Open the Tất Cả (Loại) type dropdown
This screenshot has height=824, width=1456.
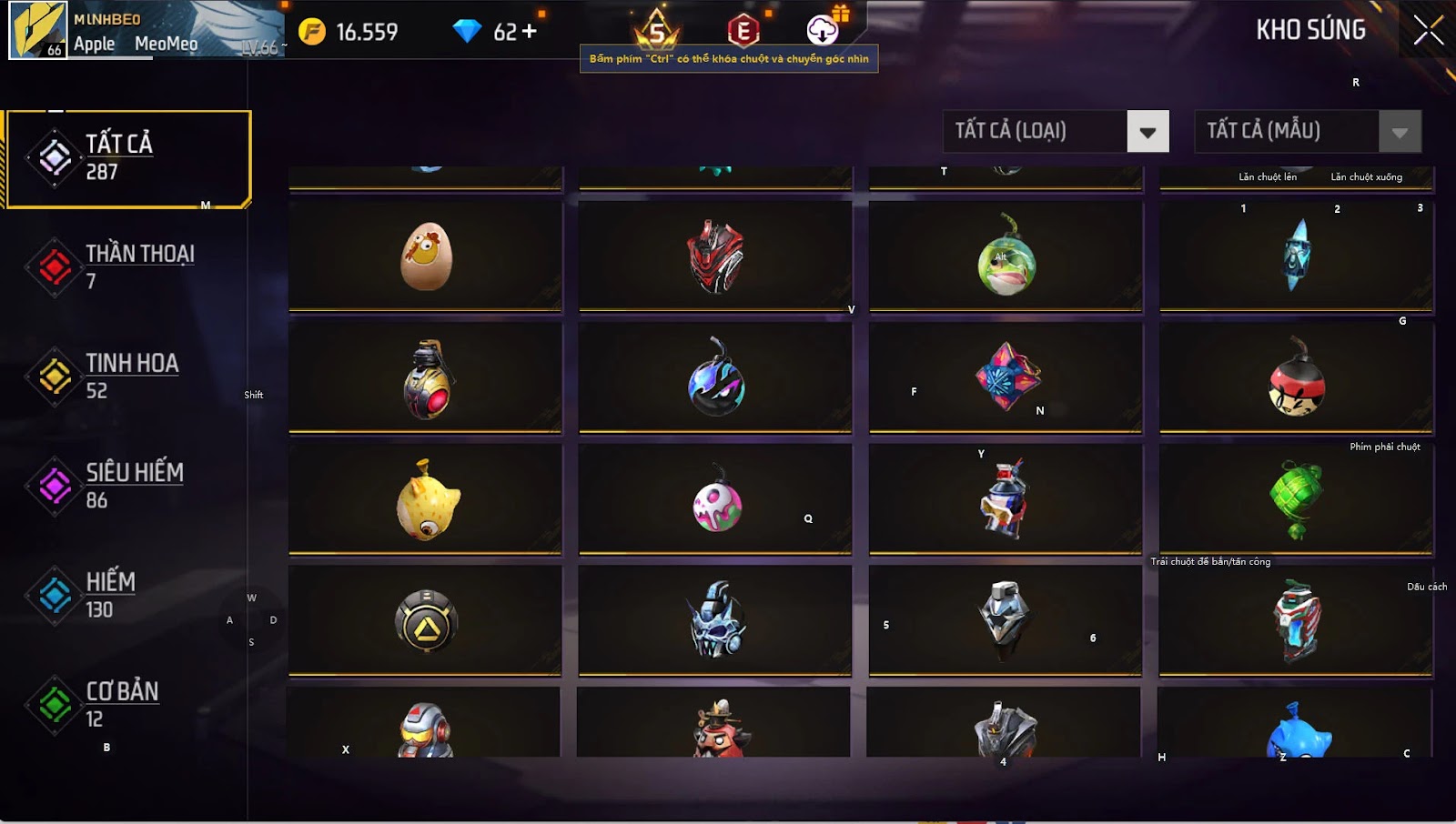(x=1148, y=132)
